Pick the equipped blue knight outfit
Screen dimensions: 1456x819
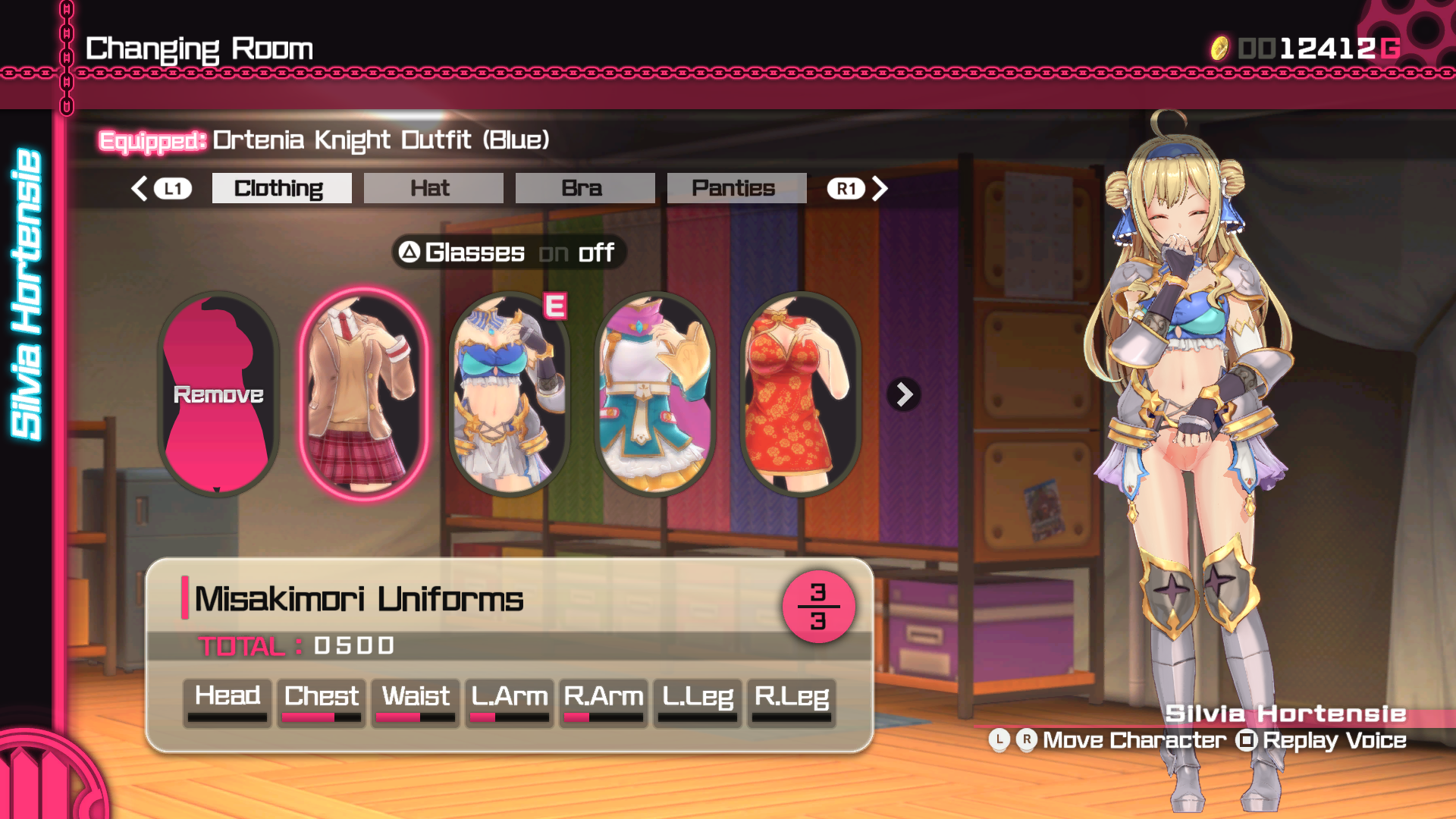510,394
